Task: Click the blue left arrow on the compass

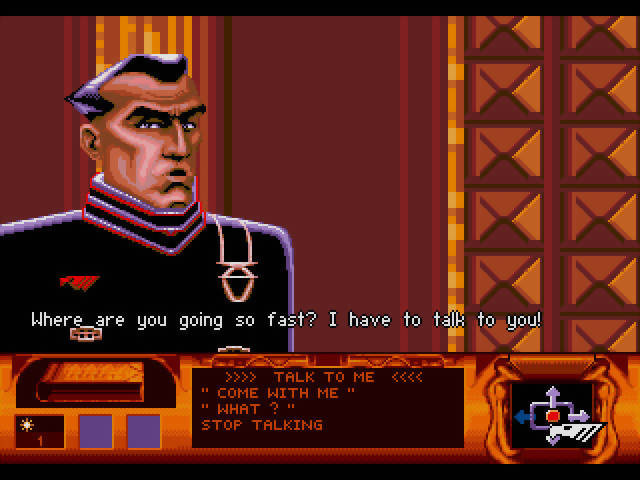Action: coord(523,415)
